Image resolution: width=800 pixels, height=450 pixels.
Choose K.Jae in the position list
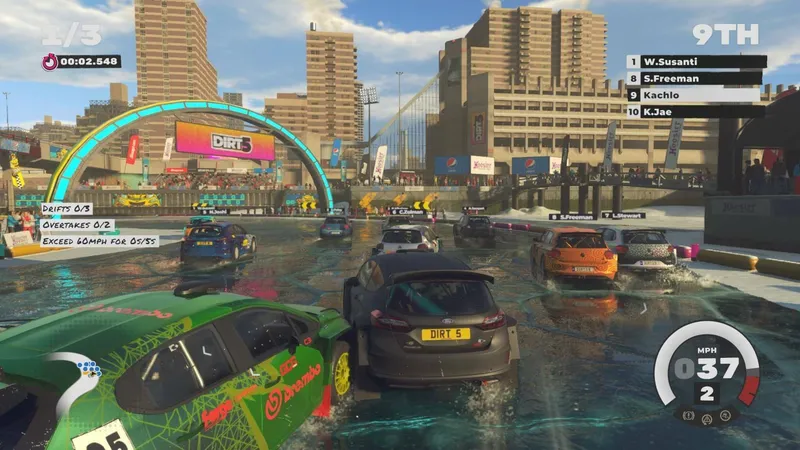click(x=696, y=112)
